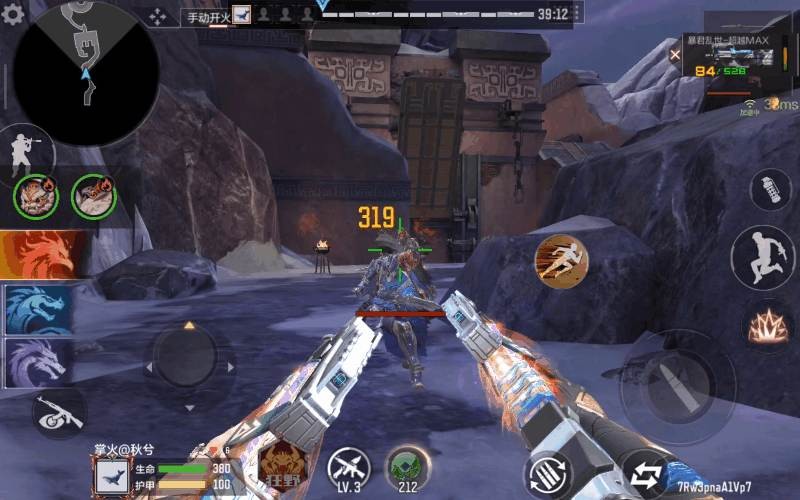Trigger the spiky burst melee skill button
The image size is (800, 500).
point(768,326)
